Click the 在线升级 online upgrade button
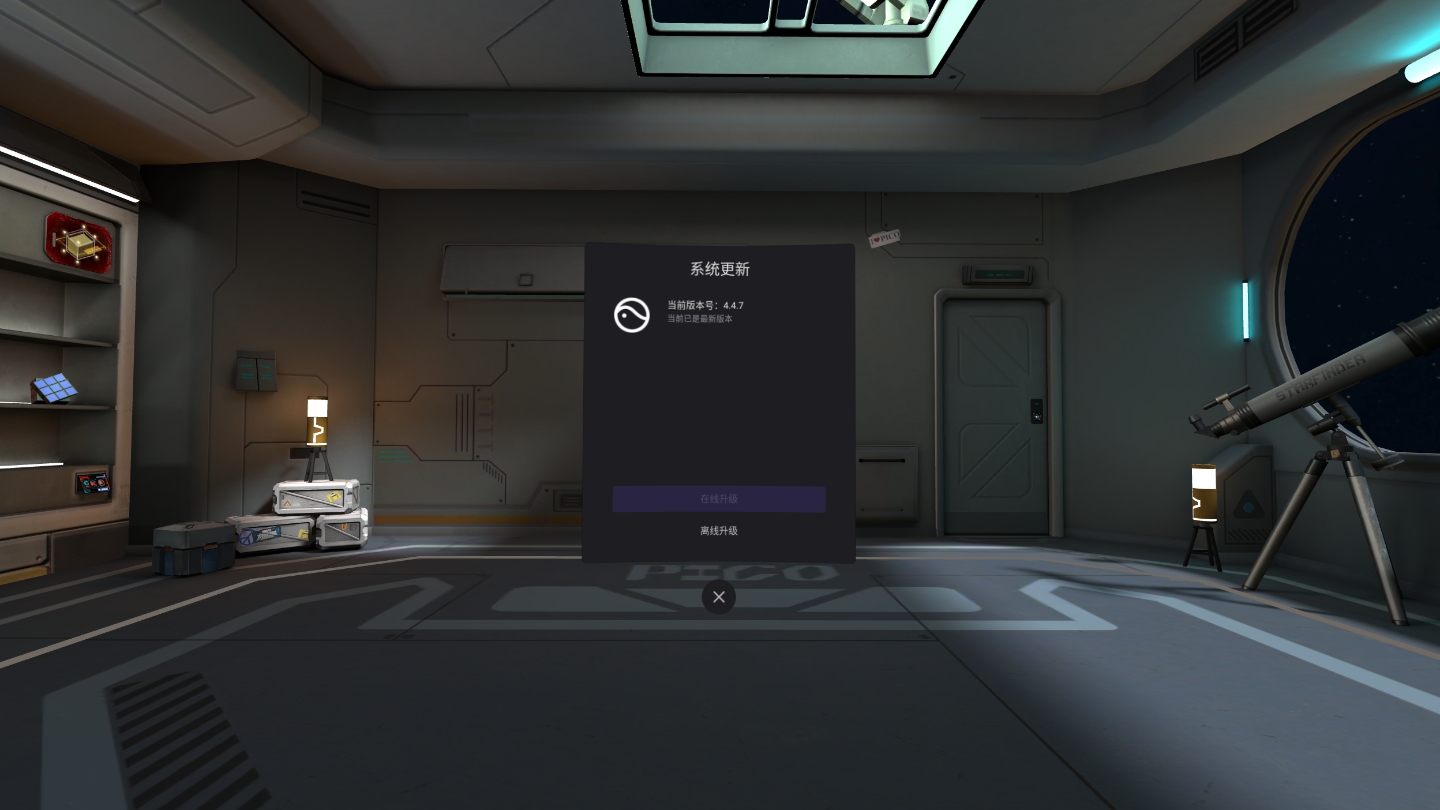 click(x=719, y=499)
